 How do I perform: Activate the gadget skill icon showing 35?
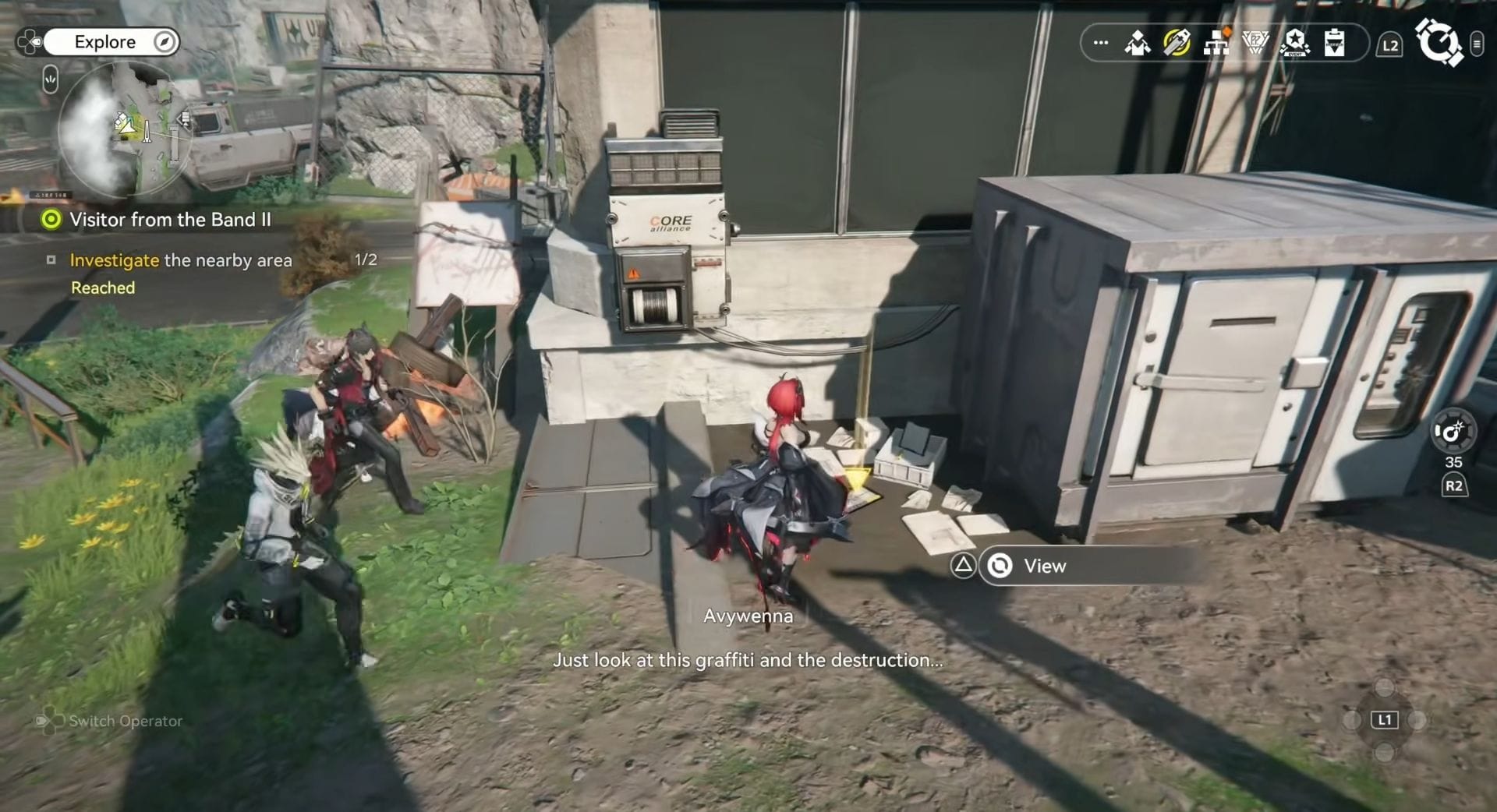1453,432
